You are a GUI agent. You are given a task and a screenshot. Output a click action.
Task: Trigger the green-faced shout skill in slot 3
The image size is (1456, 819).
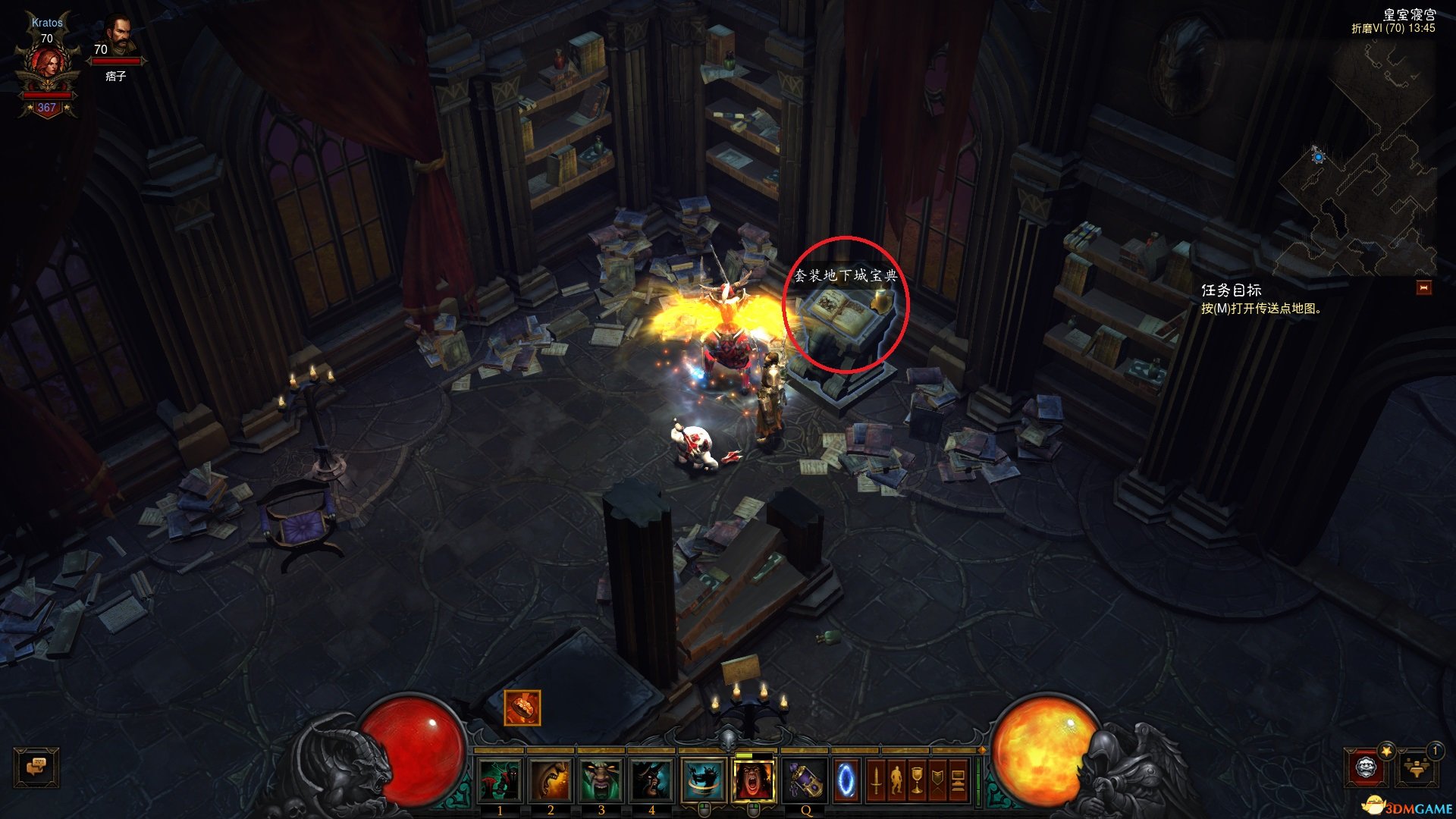601,779
